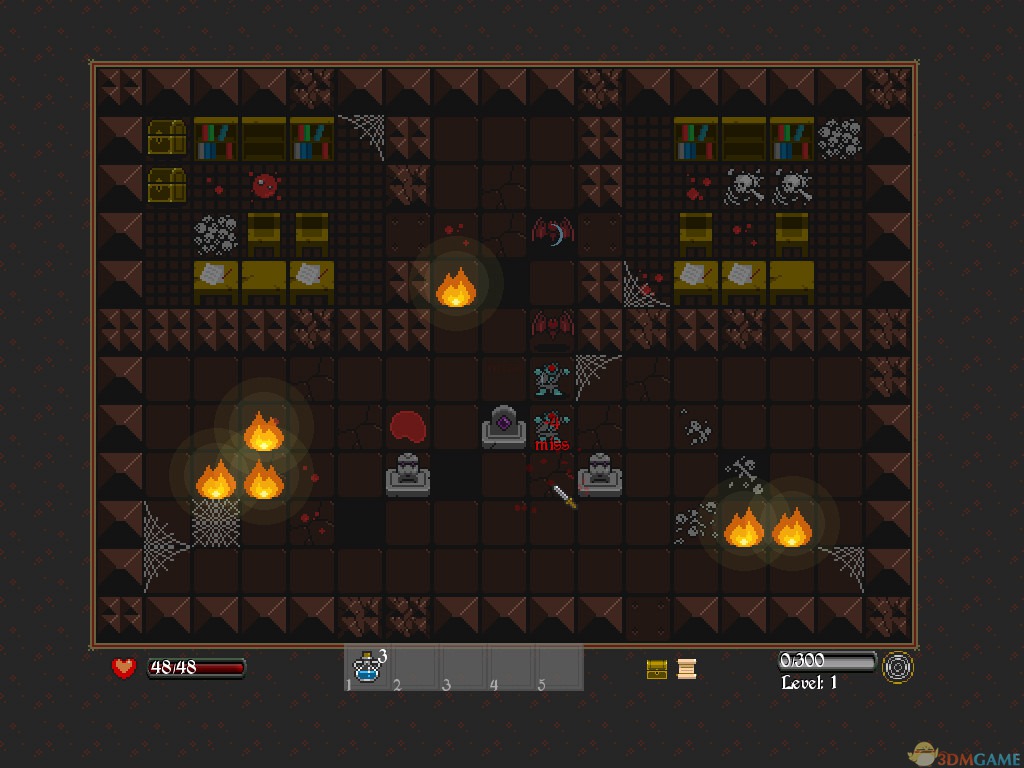1024x768 pixels.
Task: Use the blue potion in hotbar slot 1
Action: 368,668
